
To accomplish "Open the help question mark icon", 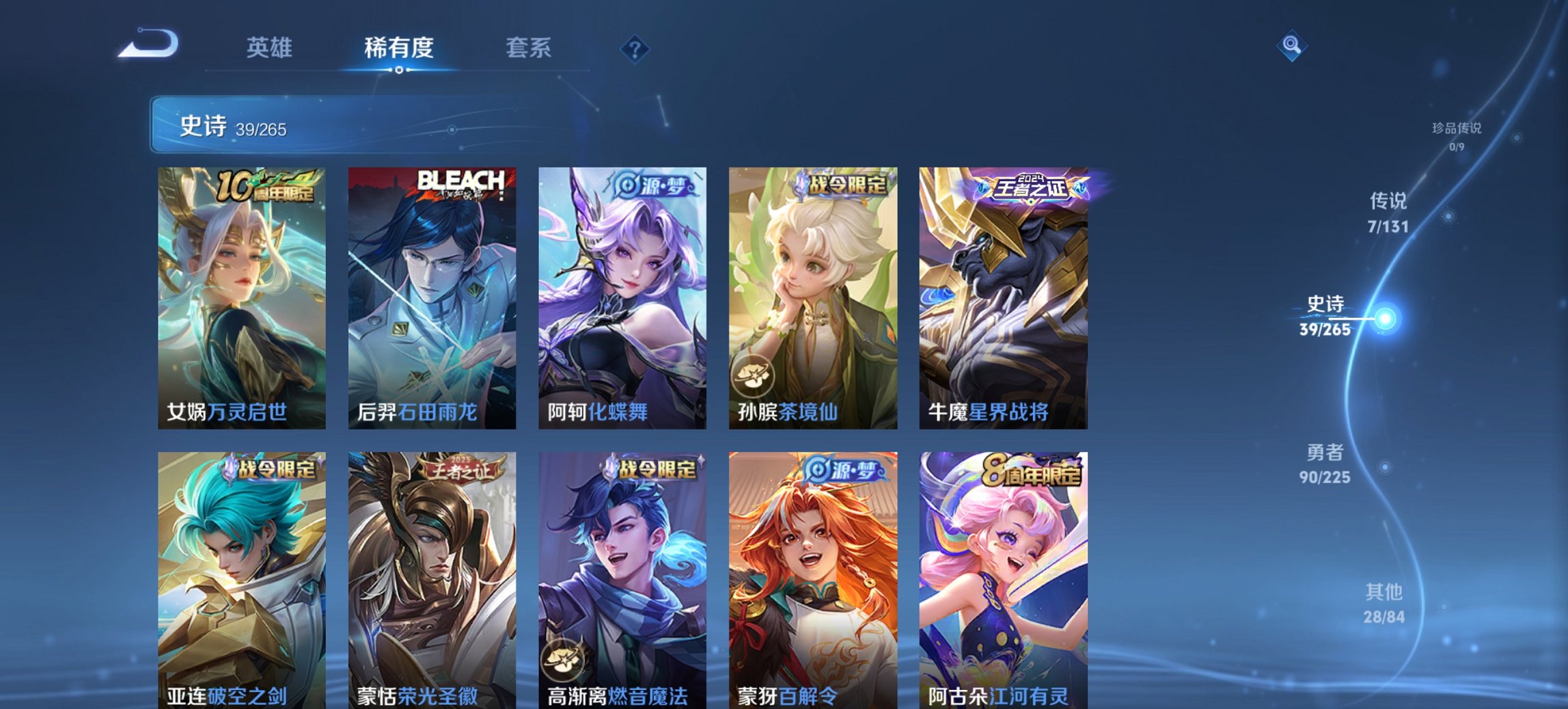I will coord(634,48).
